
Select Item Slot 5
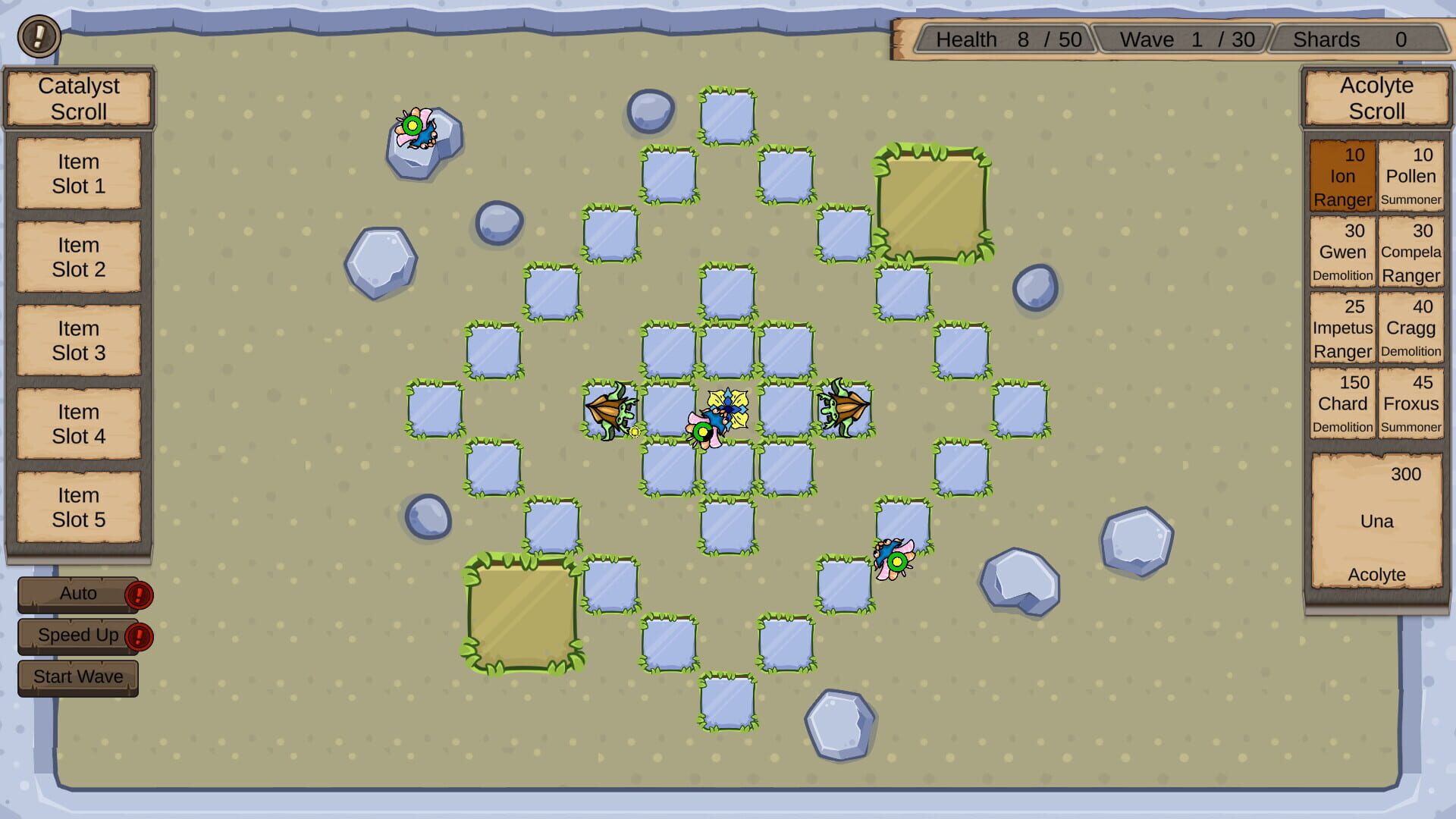(x=78, y=507)
